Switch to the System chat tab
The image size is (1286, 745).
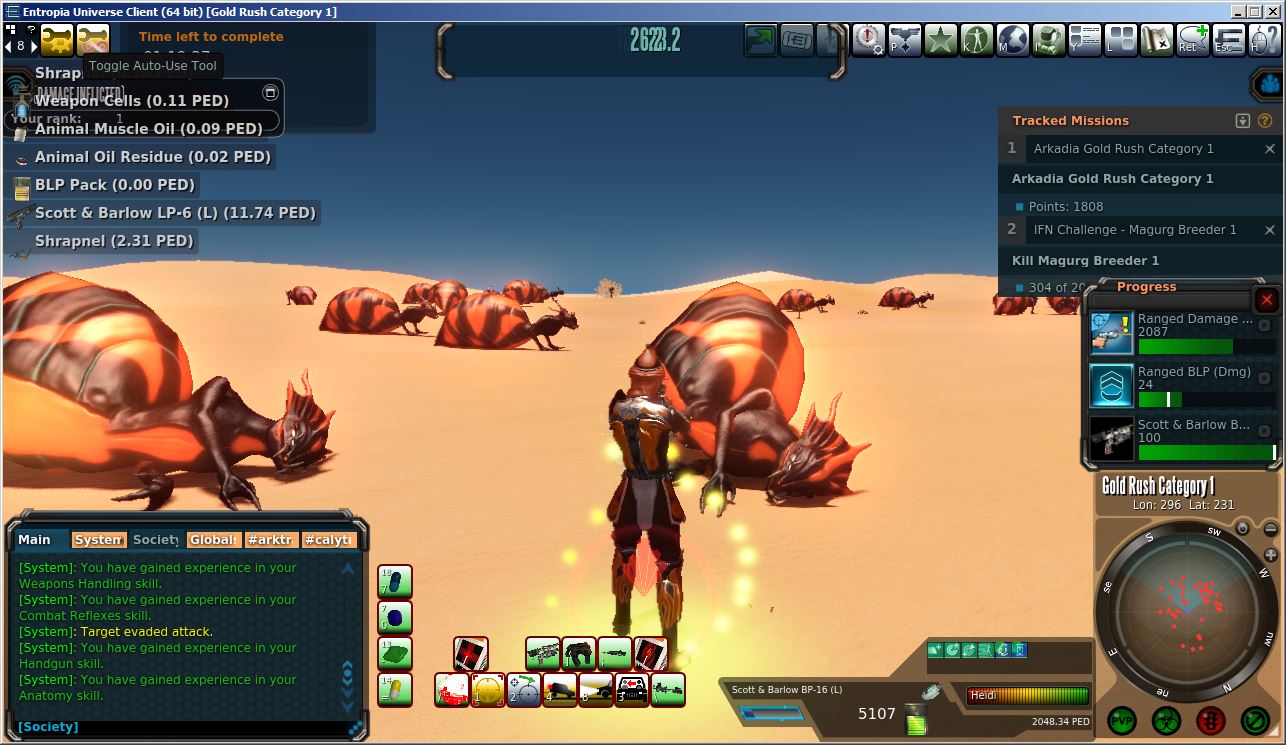[x=99, y=540]
